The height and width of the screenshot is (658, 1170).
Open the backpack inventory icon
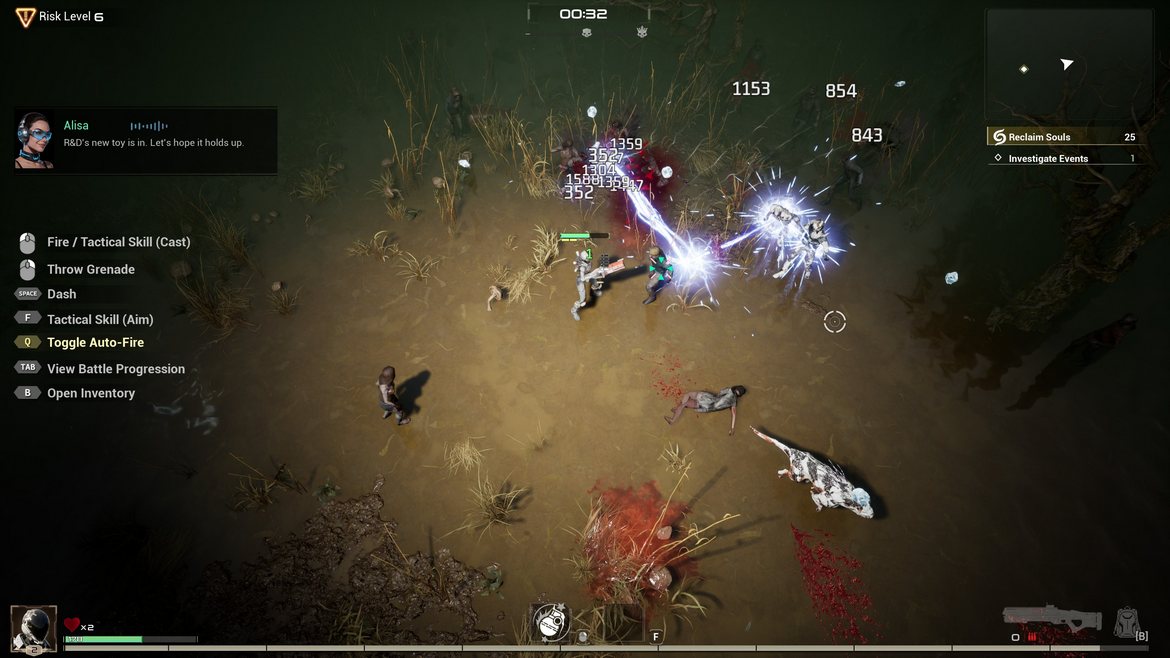1127,622
